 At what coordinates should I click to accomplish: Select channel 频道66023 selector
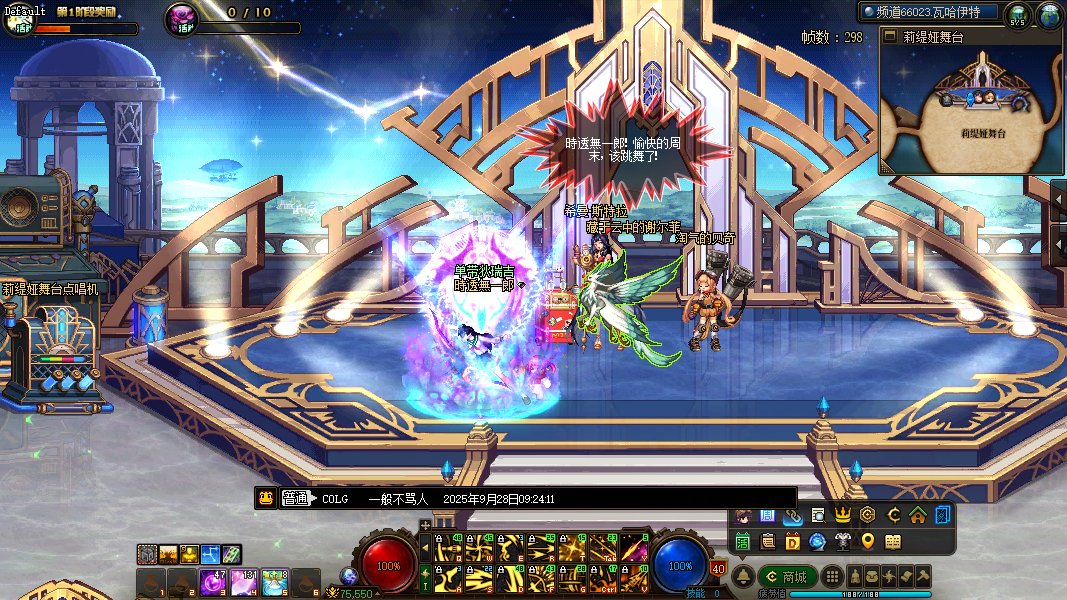tap(928, 12)
